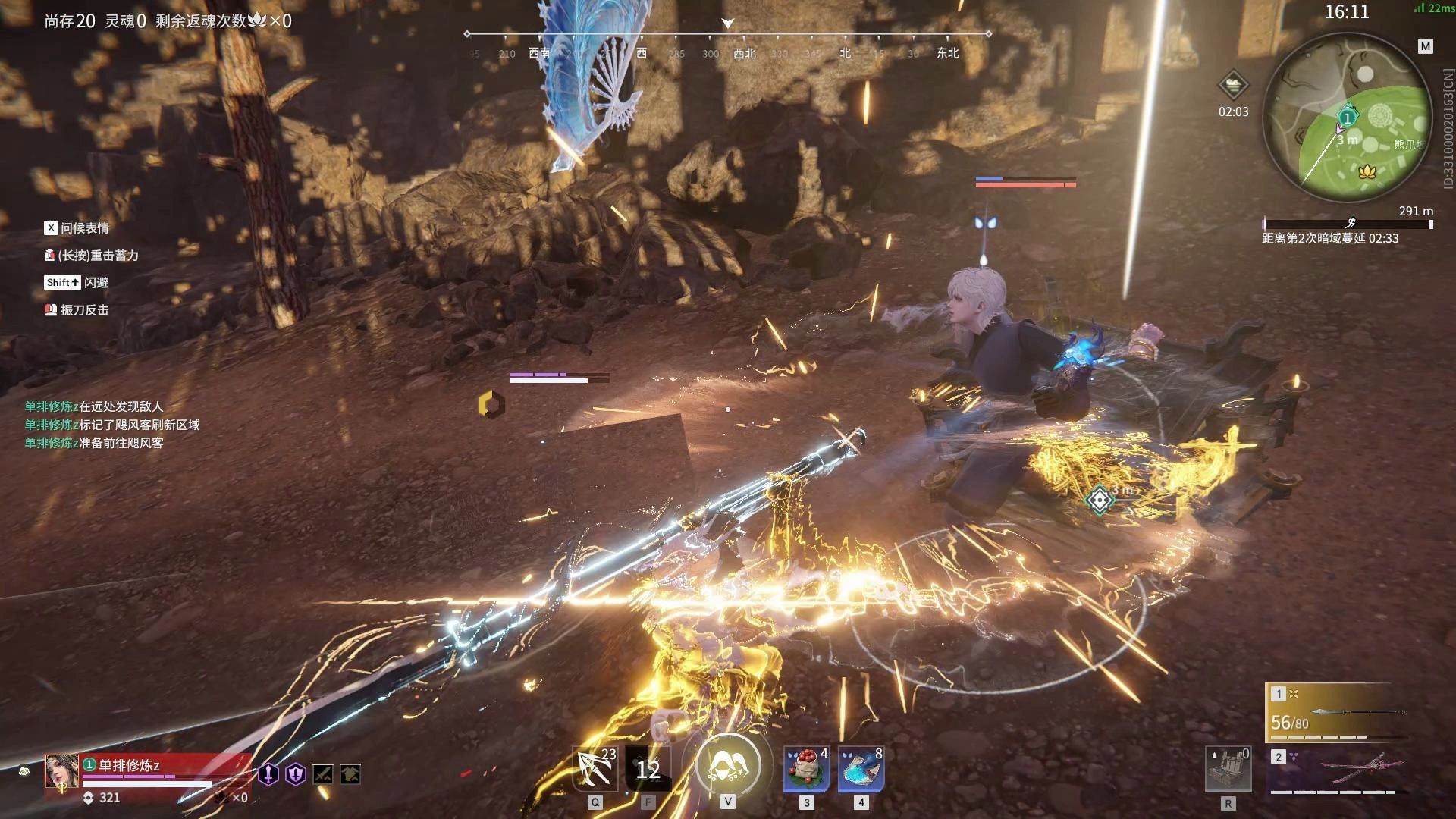Select the purple shield buff icon
This screenshot has height=819, width=1456.
[296, 774]
